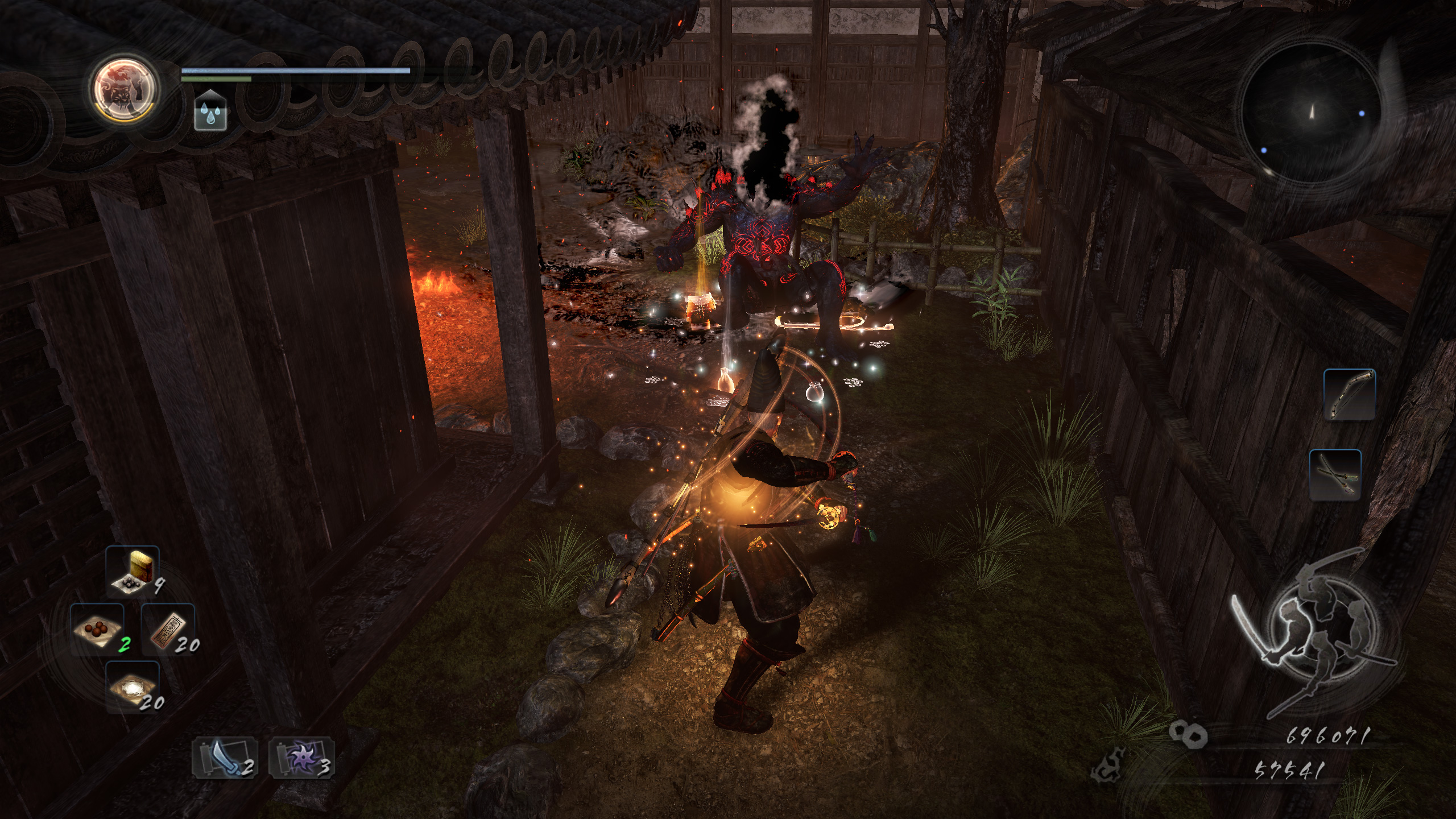The height and width of the screenshot is (819, 1456).
Task: Use the white salt pile item
Action: tap(133, 686)
